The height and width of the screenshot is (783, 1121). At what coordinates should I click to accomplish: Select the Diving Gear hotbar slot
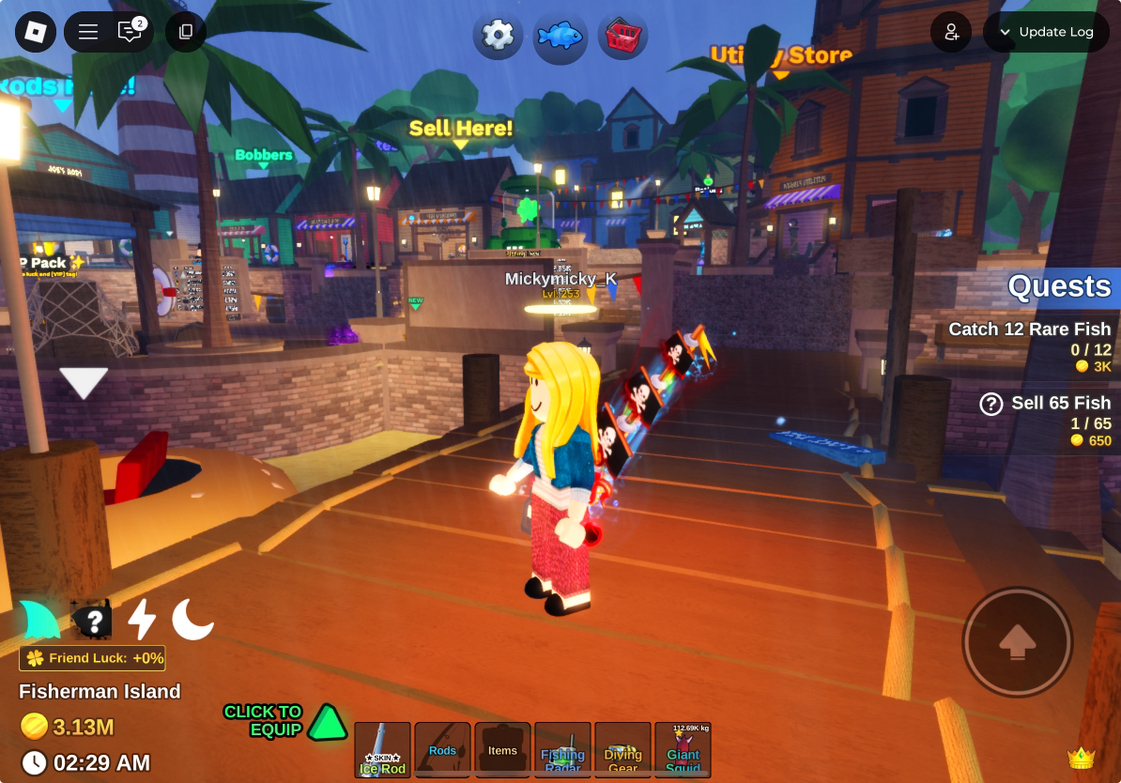623,750
